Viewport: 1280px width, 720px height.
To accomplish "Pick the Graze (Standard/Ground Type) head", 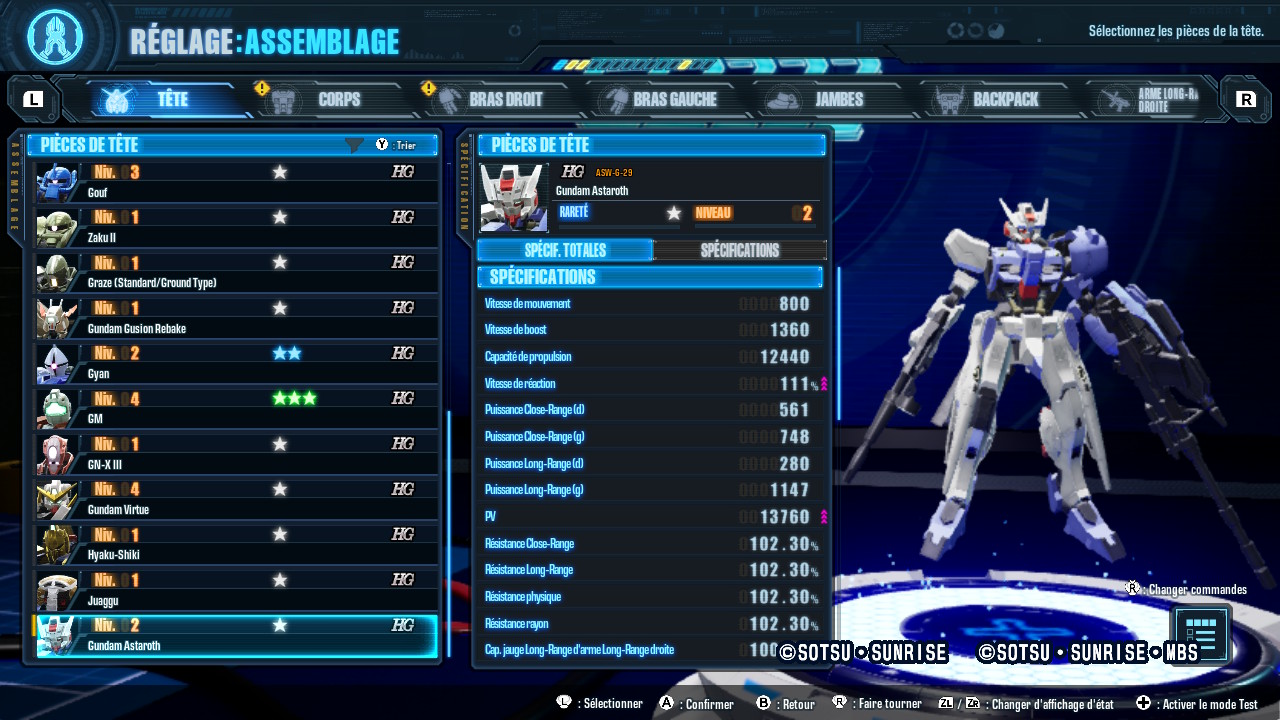I will pos(237,272).
